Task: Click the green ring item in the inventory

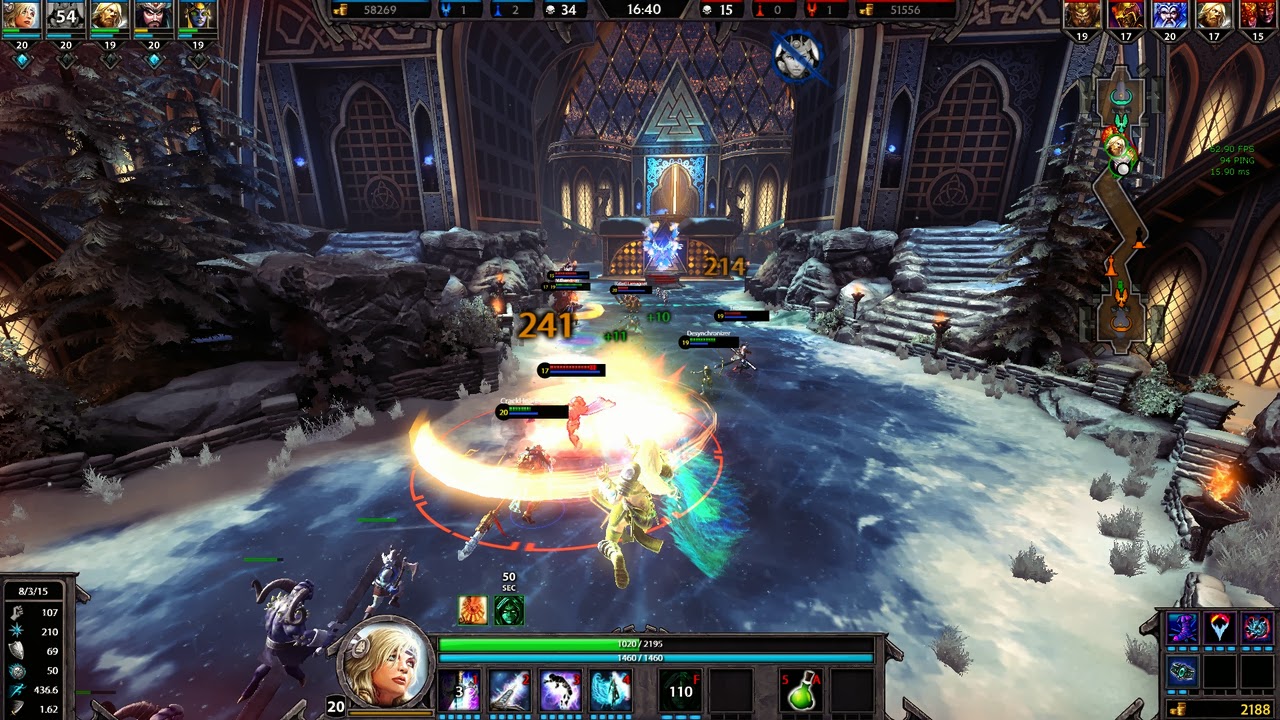Action: [1183, 672]
